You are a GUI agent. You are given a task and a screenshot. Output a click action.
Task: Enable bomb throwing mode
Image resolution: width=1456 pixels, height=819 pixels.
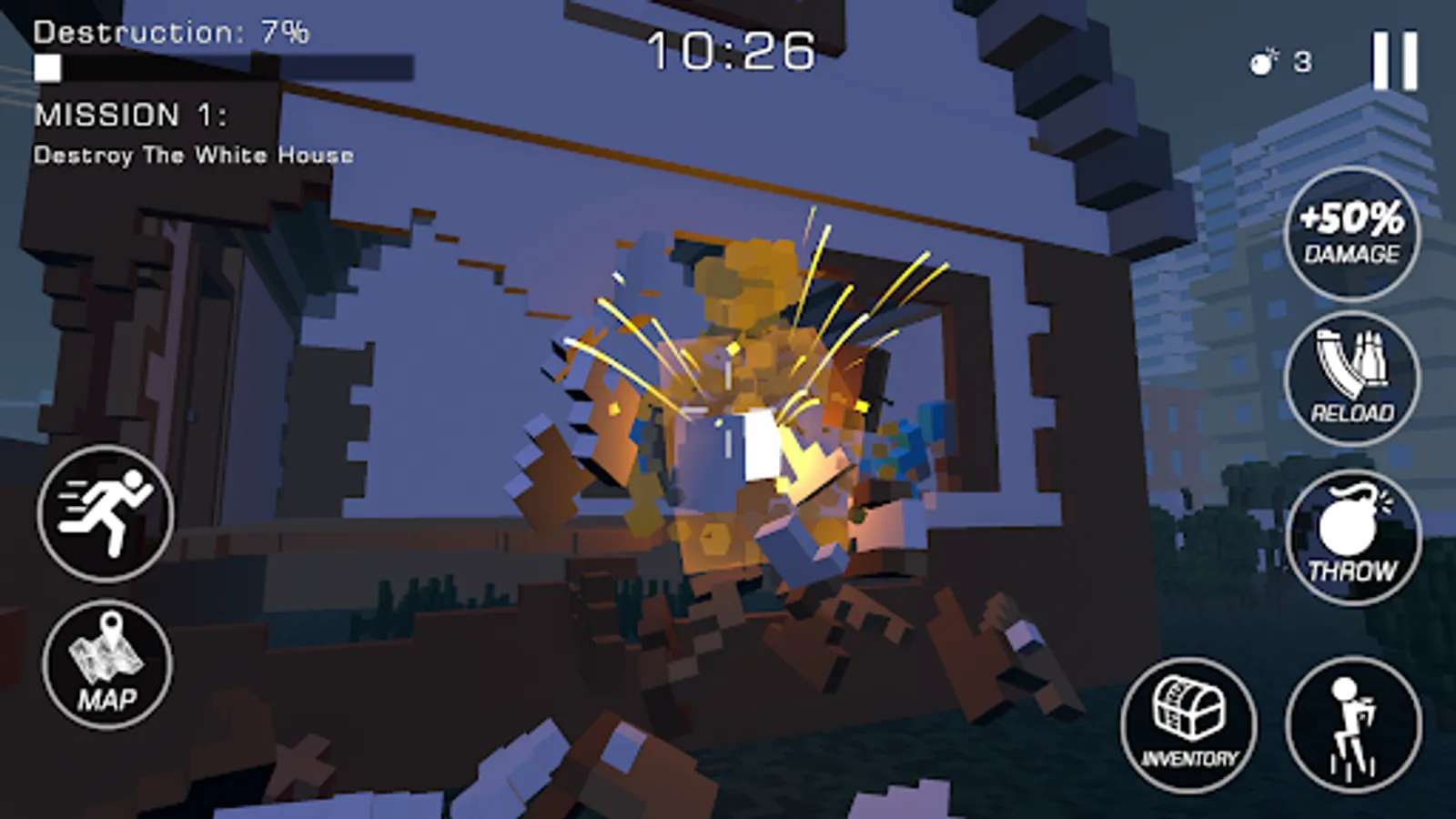click(x=1352, y=537)
